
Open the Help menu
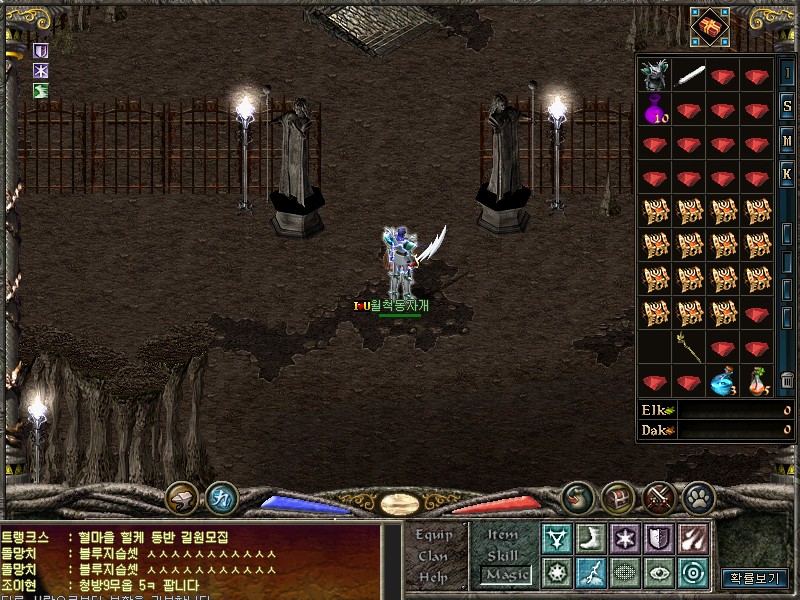[434, 576]
